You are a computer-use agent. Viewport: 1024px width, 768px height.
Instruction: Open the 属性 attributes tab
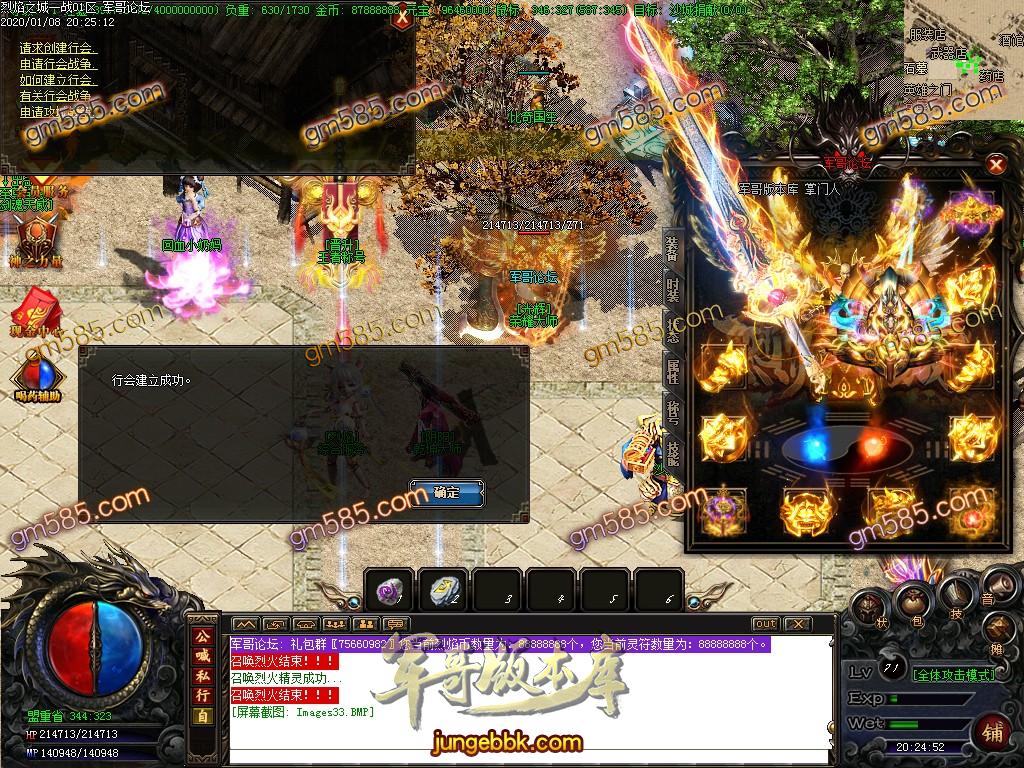[672, 372]
